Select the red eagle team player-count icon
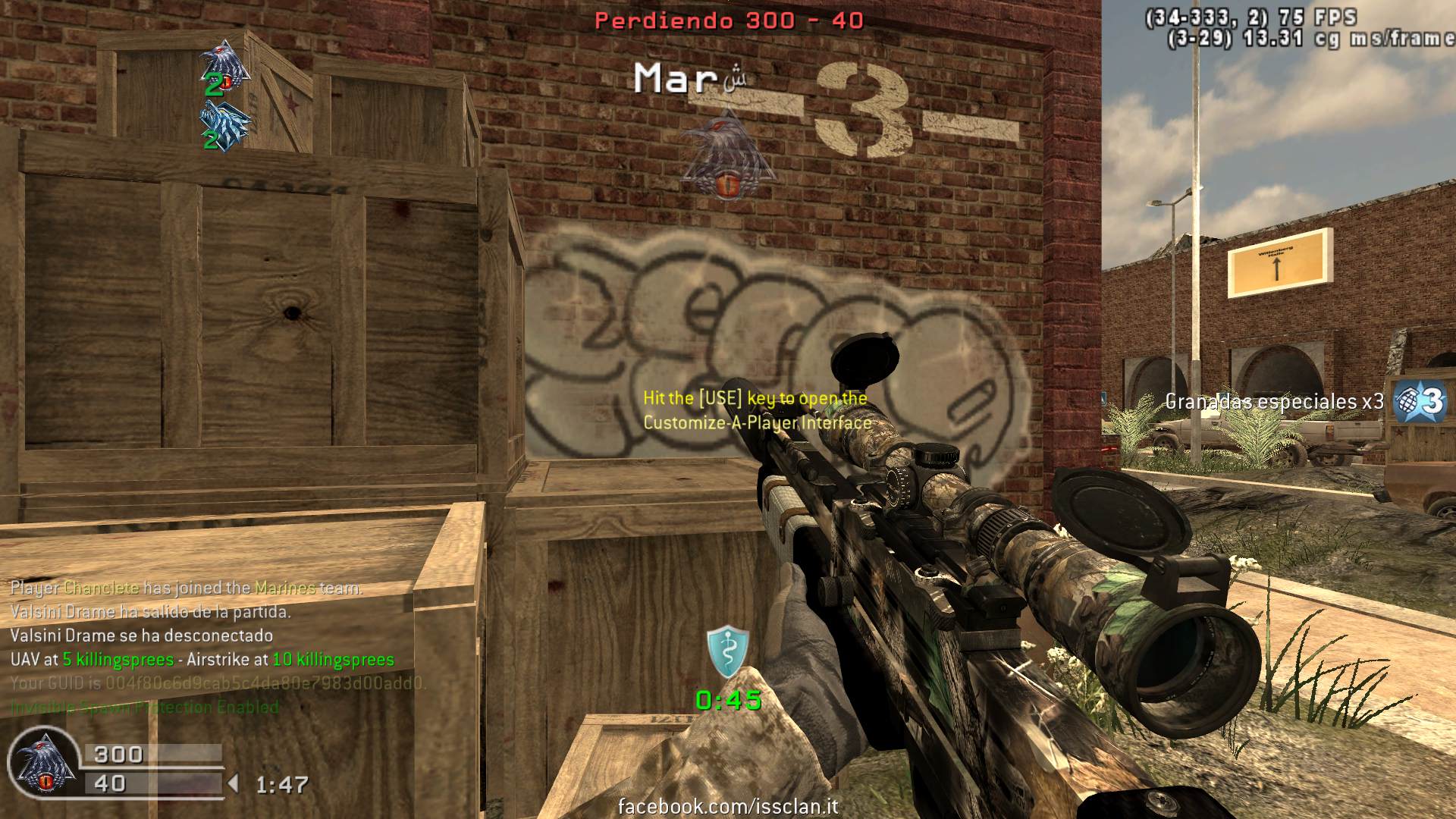1456x819 pixels. [225, 64]
